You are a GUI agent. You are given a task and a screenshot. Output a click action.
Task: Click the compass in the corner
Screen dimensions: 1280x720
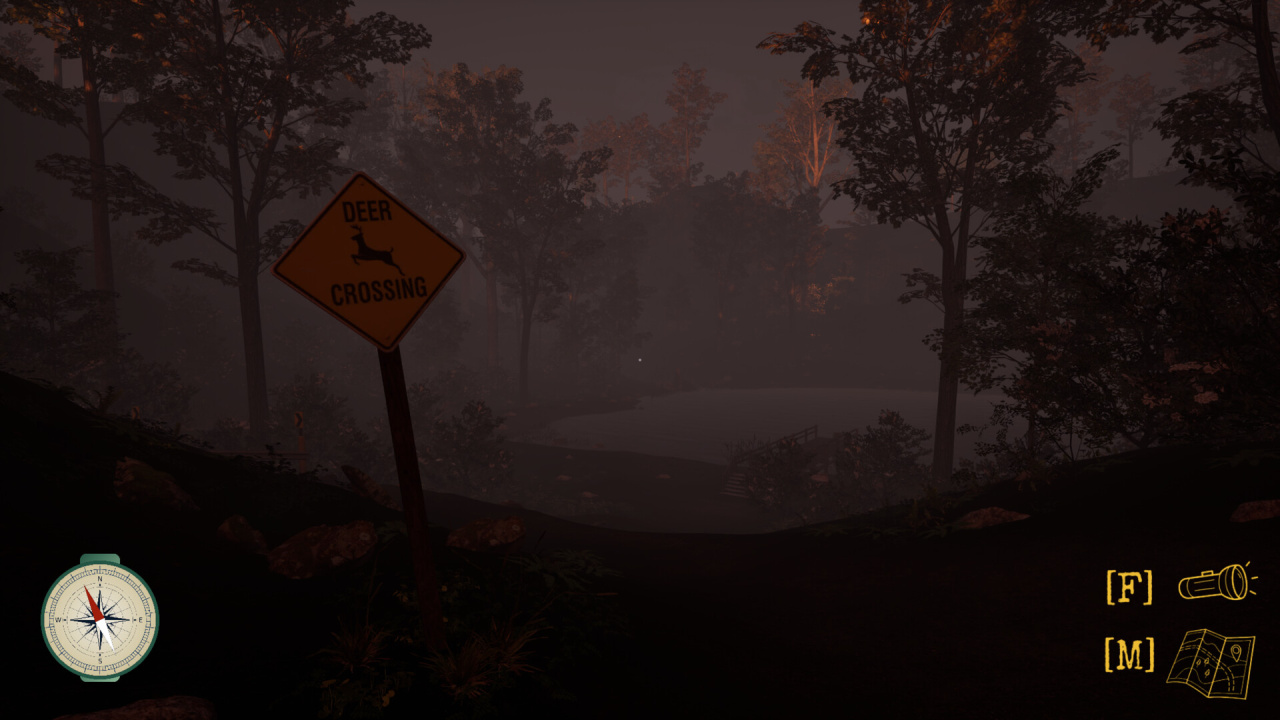99,617
